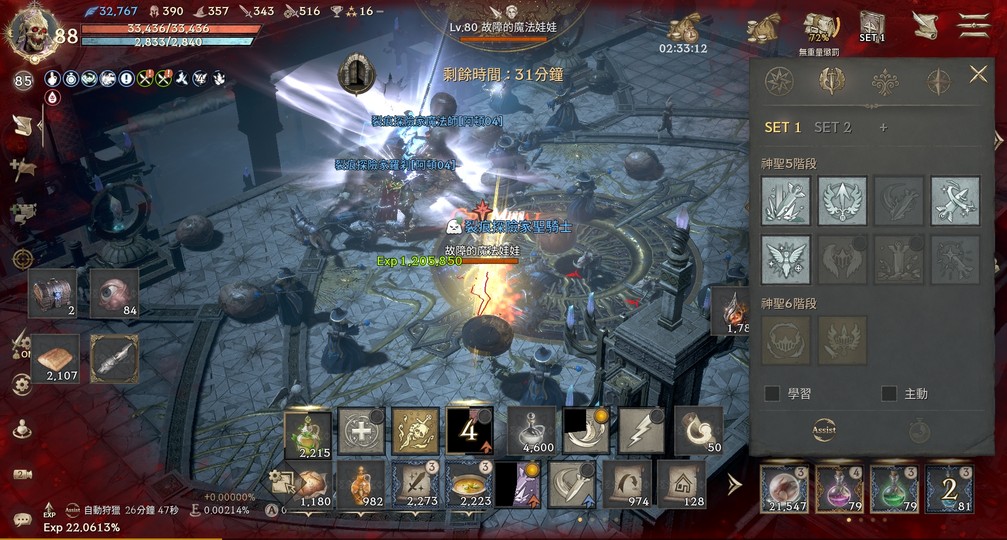This screenshot has width=1007, height=540.
Task: Activate the white cross heal skill
Action: pyautogui.click(x=361, y=431)
